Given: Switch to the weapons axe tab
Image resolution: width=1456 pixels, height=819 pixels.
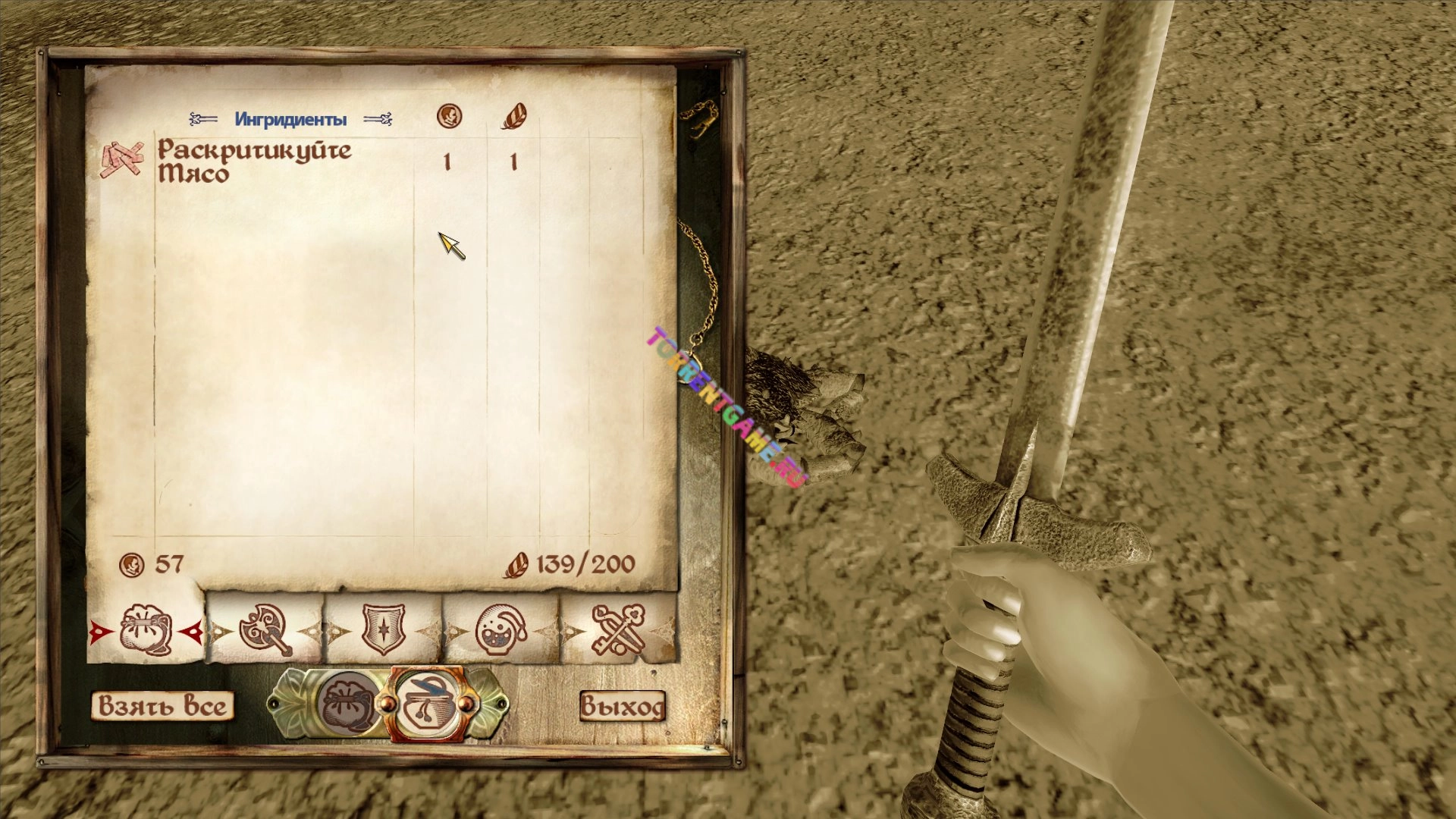Looking at the screenshot, I should (265, 630).
